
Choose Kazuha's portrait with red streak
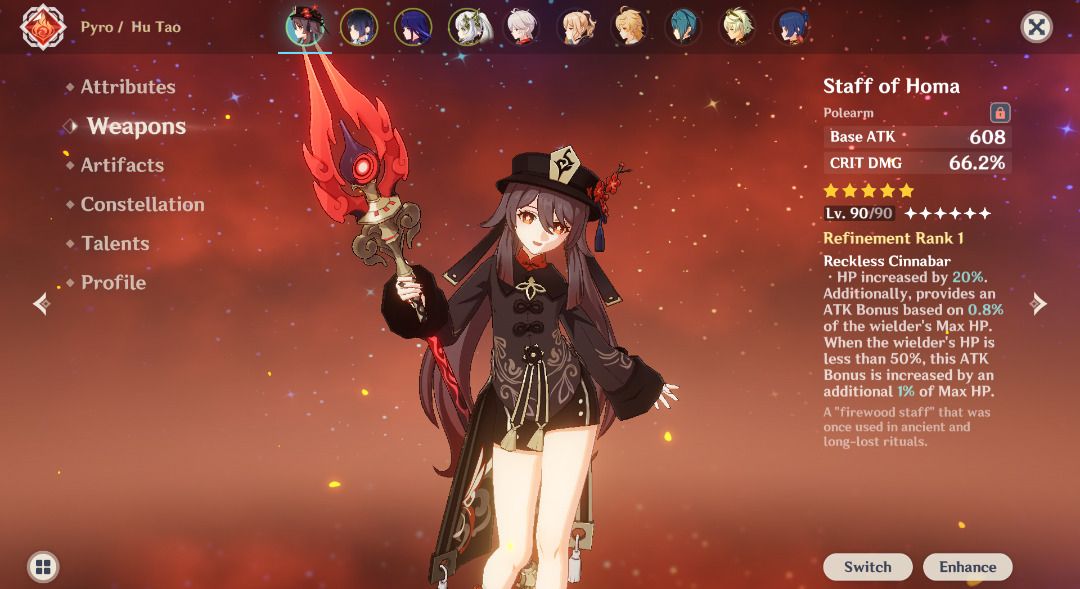[x=520, y=27]
